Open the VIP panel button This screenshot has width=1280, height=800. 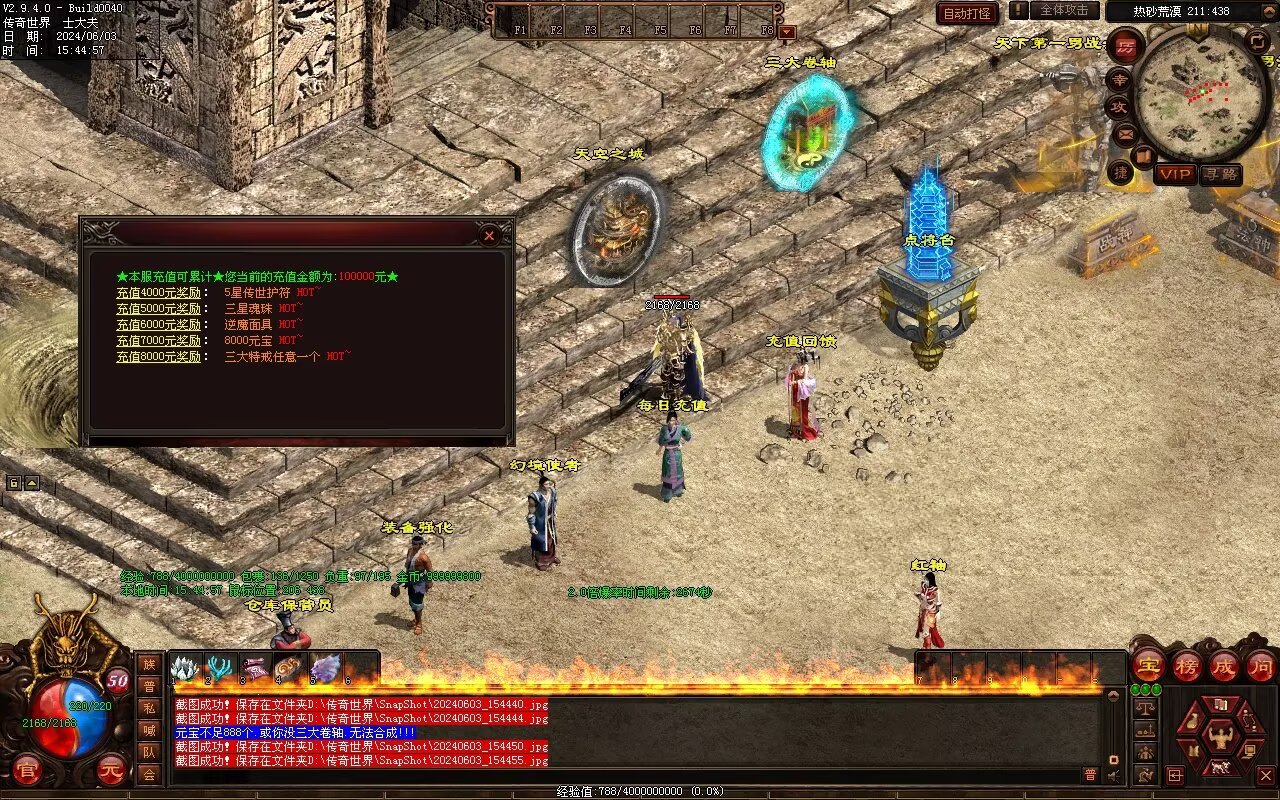pos(1175,174)
